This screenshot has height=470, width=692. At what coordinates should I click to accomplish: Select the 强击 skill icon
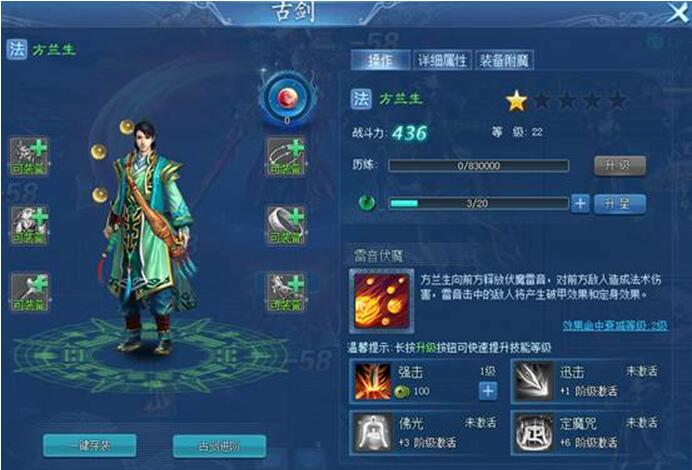[x=372, y=382]
